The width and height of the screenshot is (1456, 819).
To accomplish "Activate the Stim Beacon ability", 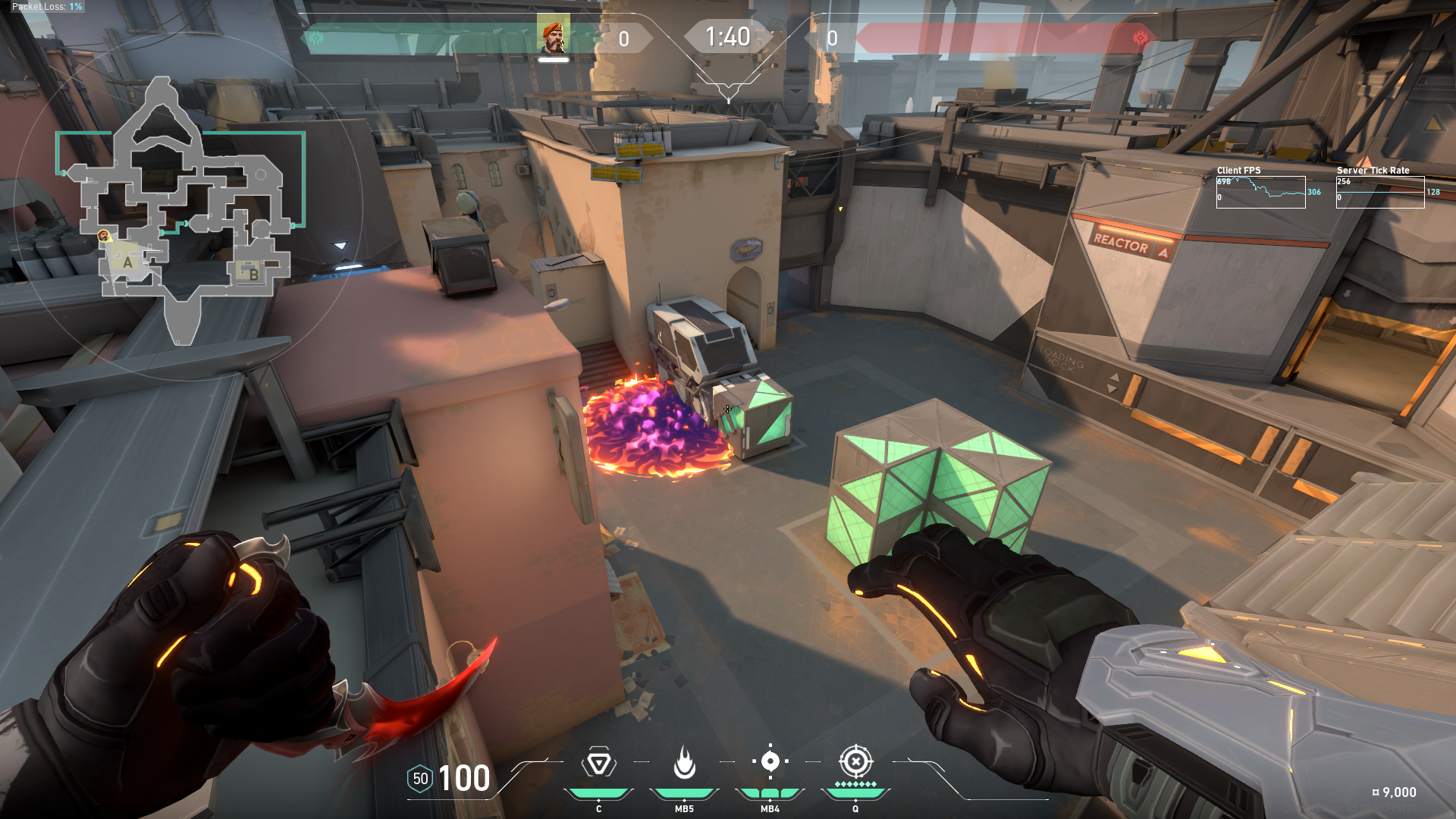I will coord(598,763).
